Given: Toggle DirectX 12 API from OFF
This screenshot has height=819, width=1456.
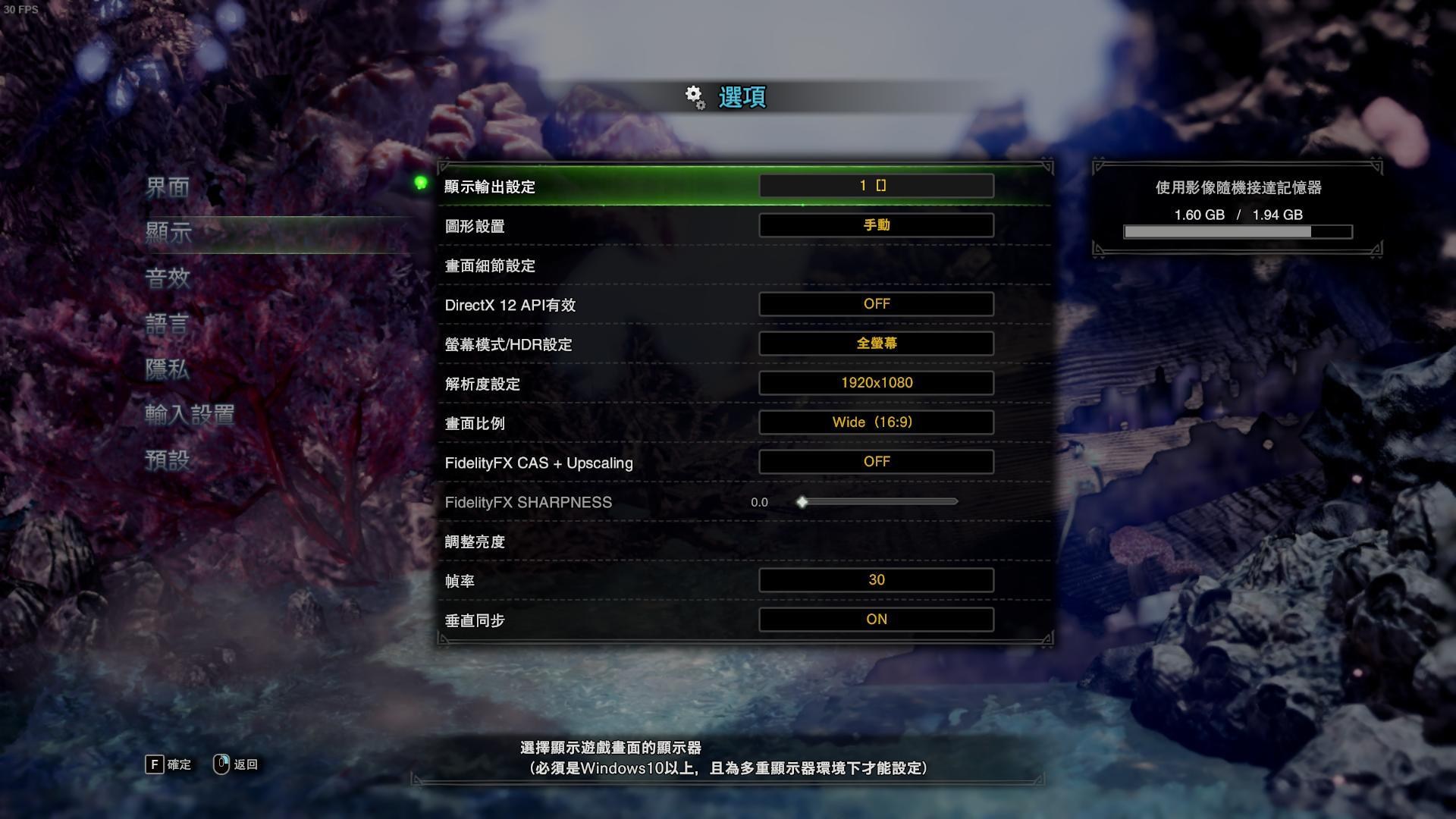Looking at the screenshot, I should pyautogui.click(x=877, y=303).
